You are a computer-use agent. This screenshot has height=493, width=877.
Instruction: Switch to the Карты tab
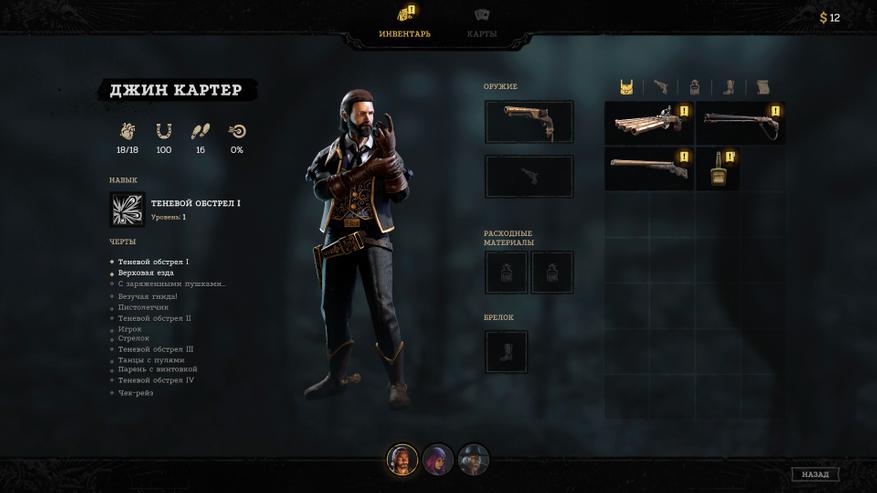tap(481, 23)
